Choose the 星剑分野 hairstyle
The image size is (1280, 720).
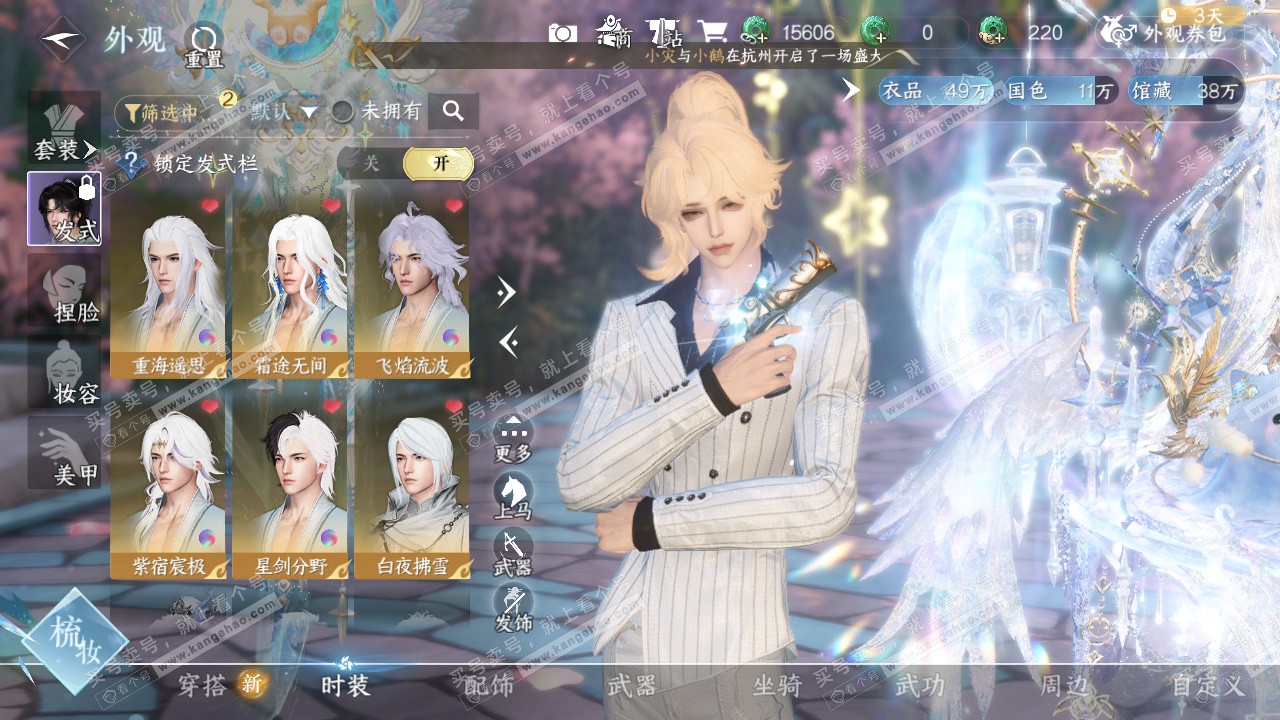290,488
